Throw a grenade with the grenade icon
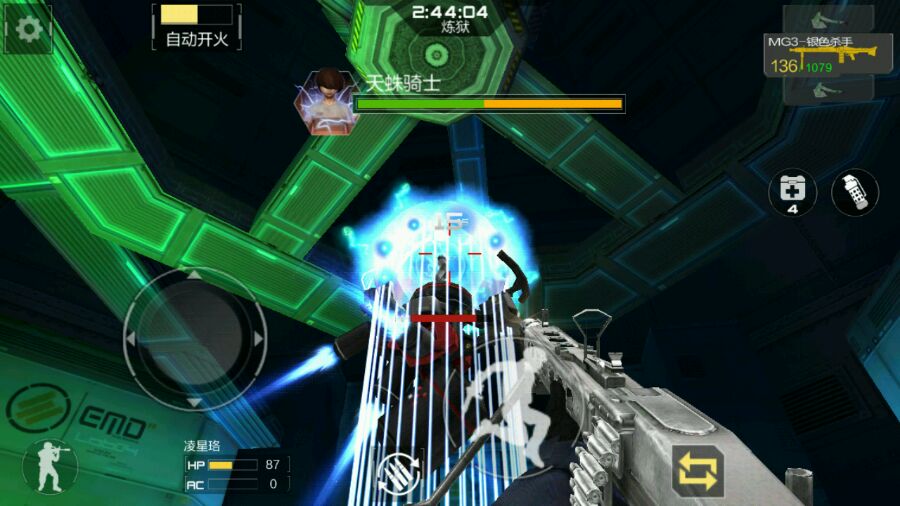This screenshot has height=506, width=900. pos(854,192)
